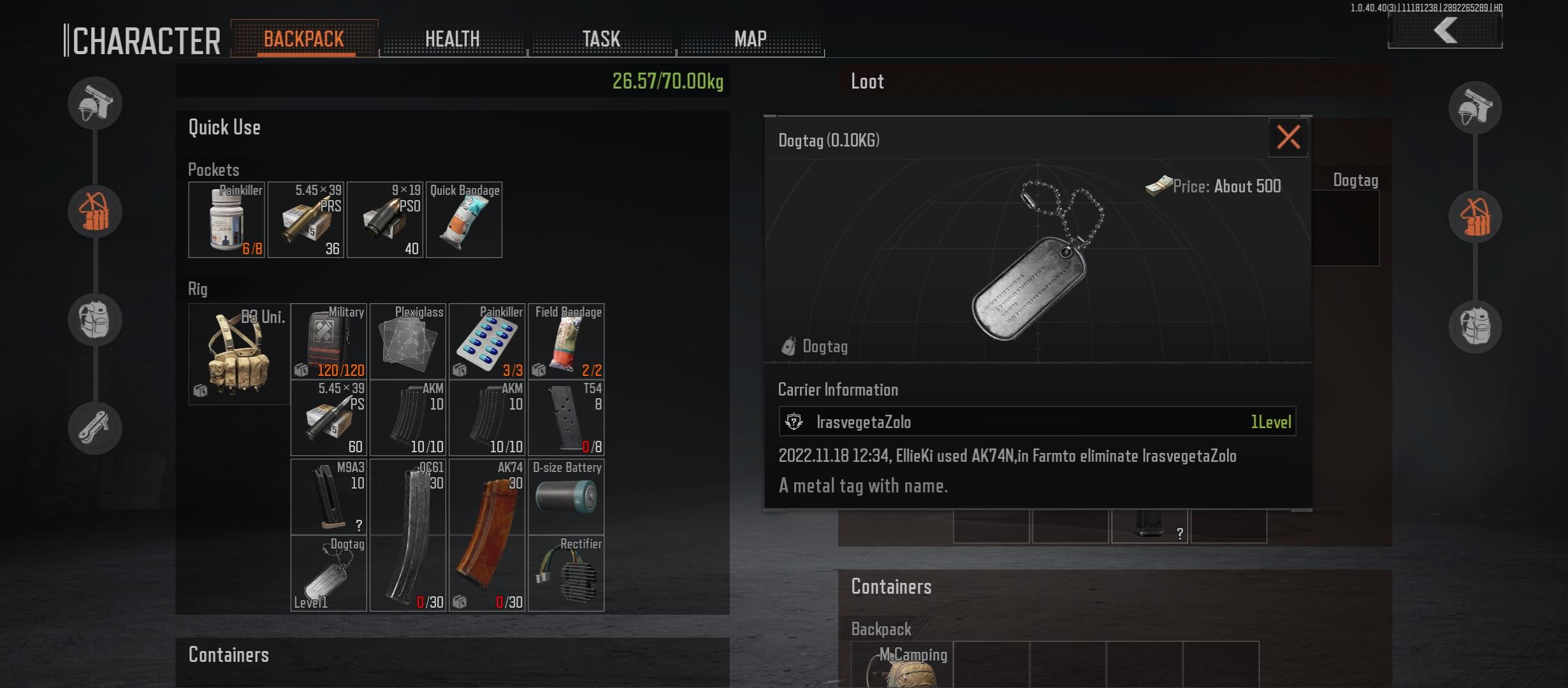The height and width of the screenshot is (688, 1568).
Task: Select the Military item showing 120/120
Action: click(329, 341)
